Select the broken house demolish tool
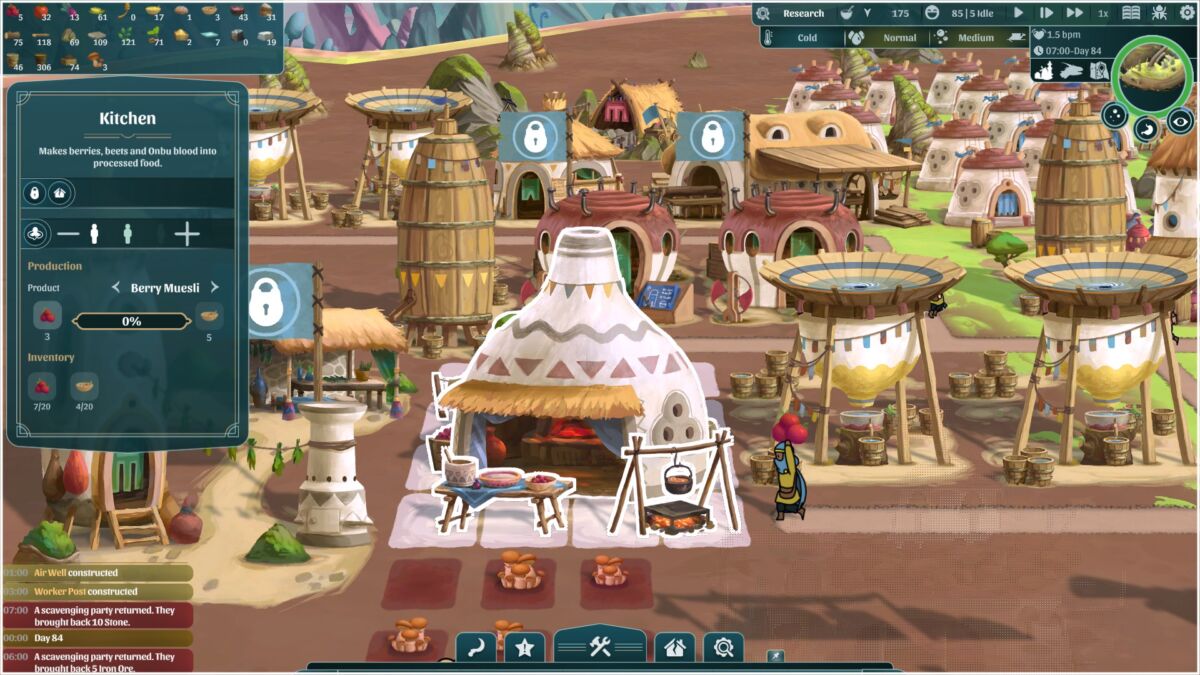This screenshot has height=675, width=1200. 675,648
